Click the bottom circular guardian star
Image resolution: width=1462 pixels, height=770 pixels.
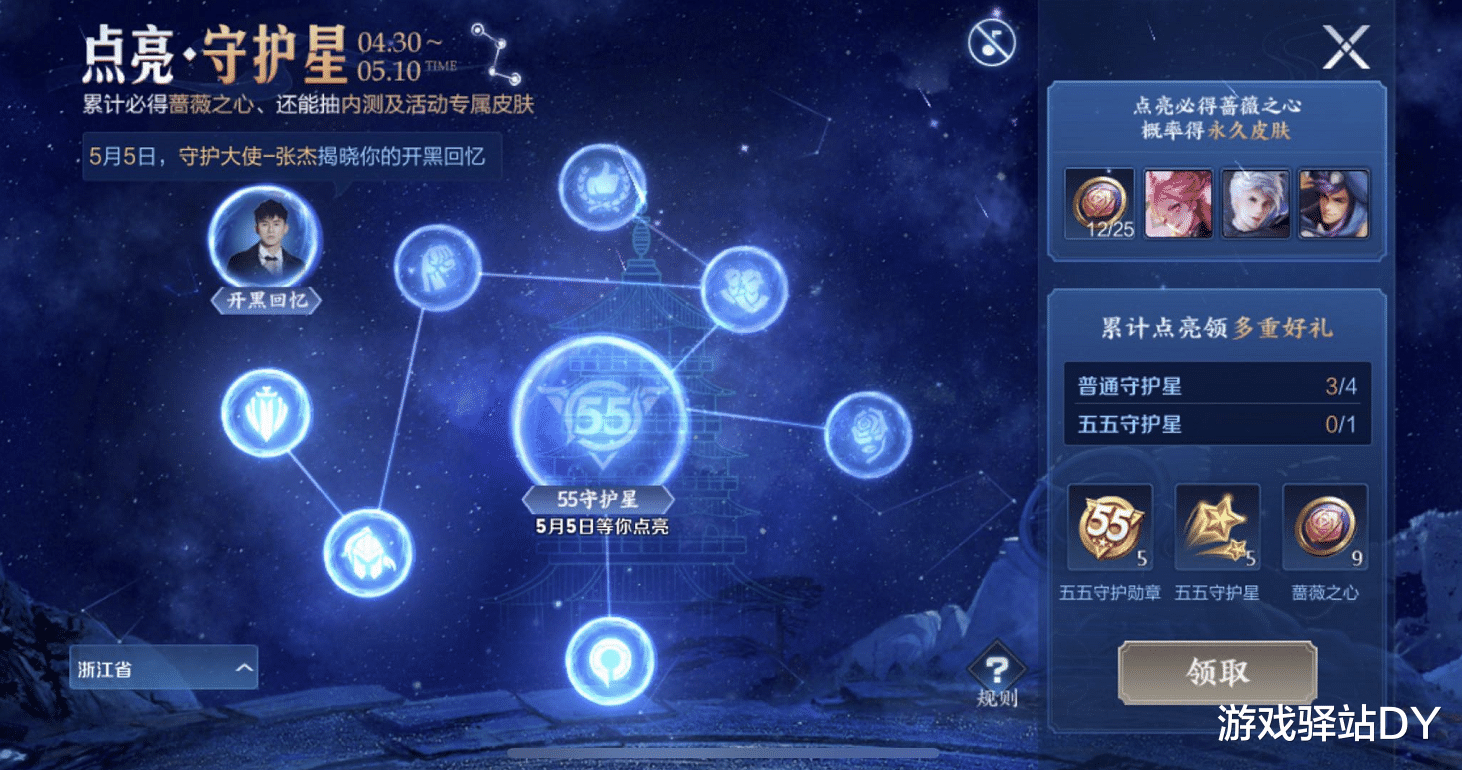pyautogui.click(x=610, y=660)
